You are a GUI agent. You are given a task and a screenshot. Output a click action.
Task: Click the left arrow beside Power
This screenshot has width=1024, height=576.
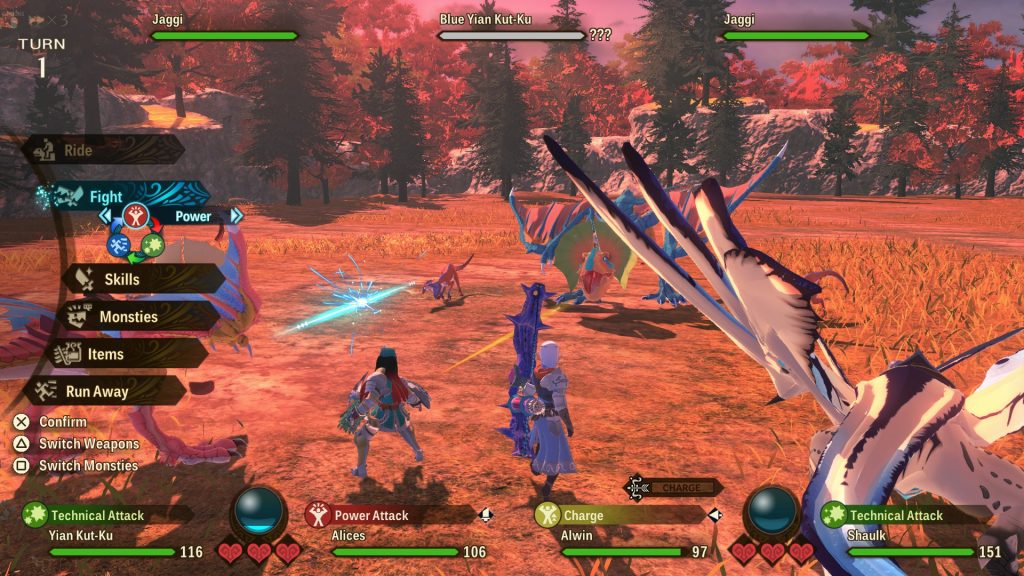pos(103,216)
